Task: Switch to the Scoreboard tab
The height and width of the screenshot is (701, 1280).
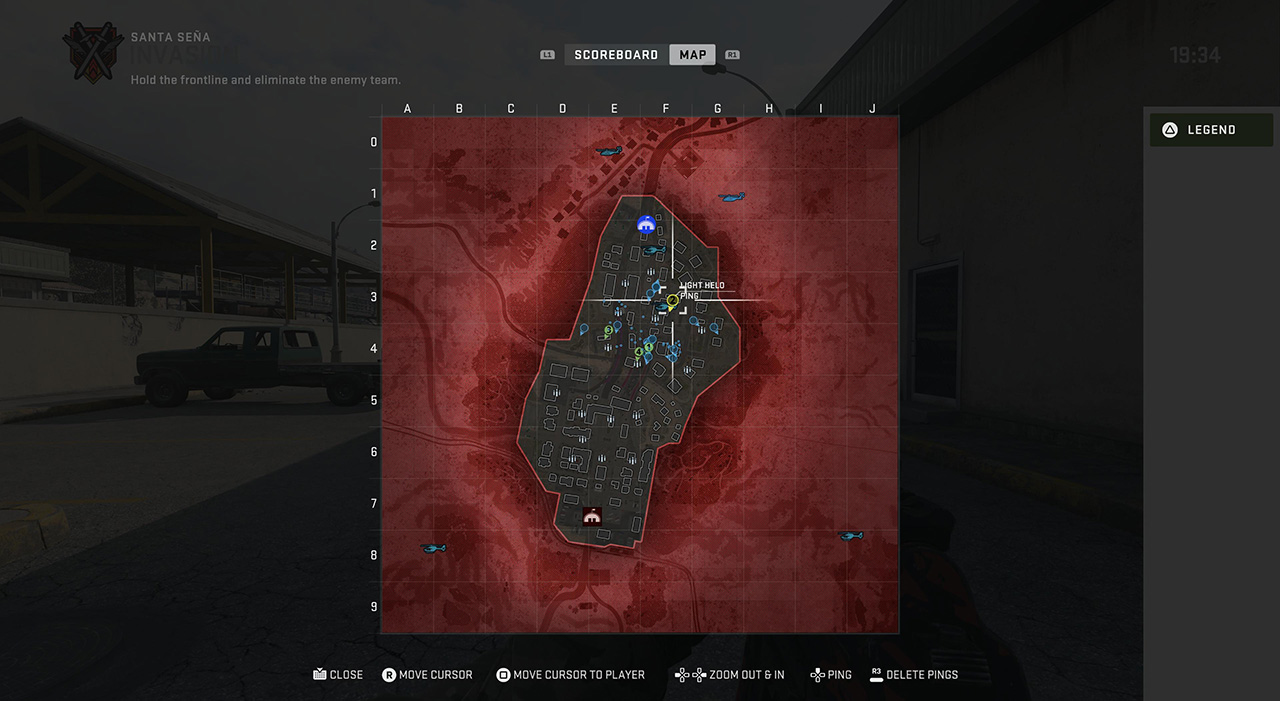Action: (x=616, y=55)
